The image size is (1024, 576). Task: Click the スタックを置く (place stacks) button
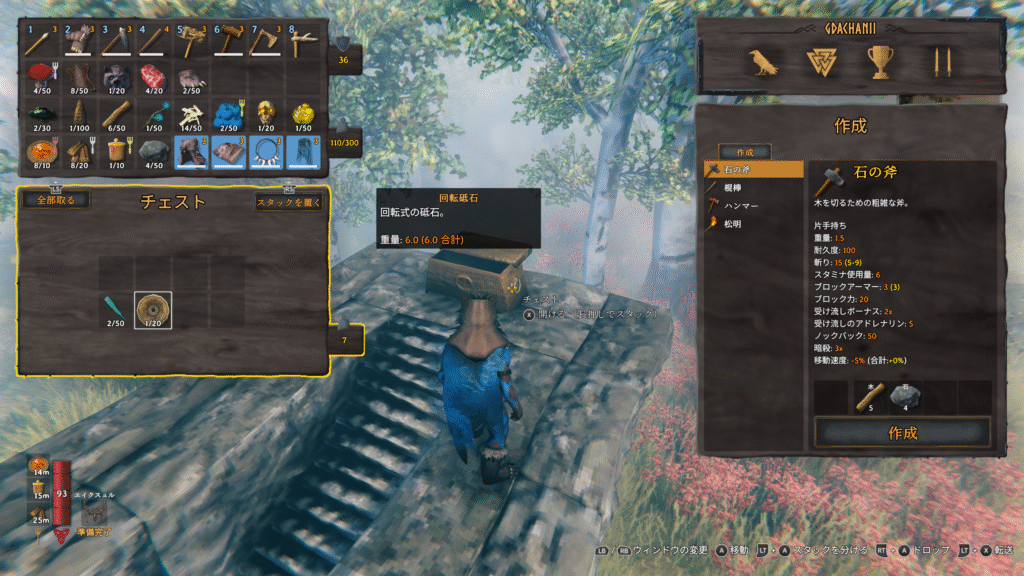click(289, 202)
